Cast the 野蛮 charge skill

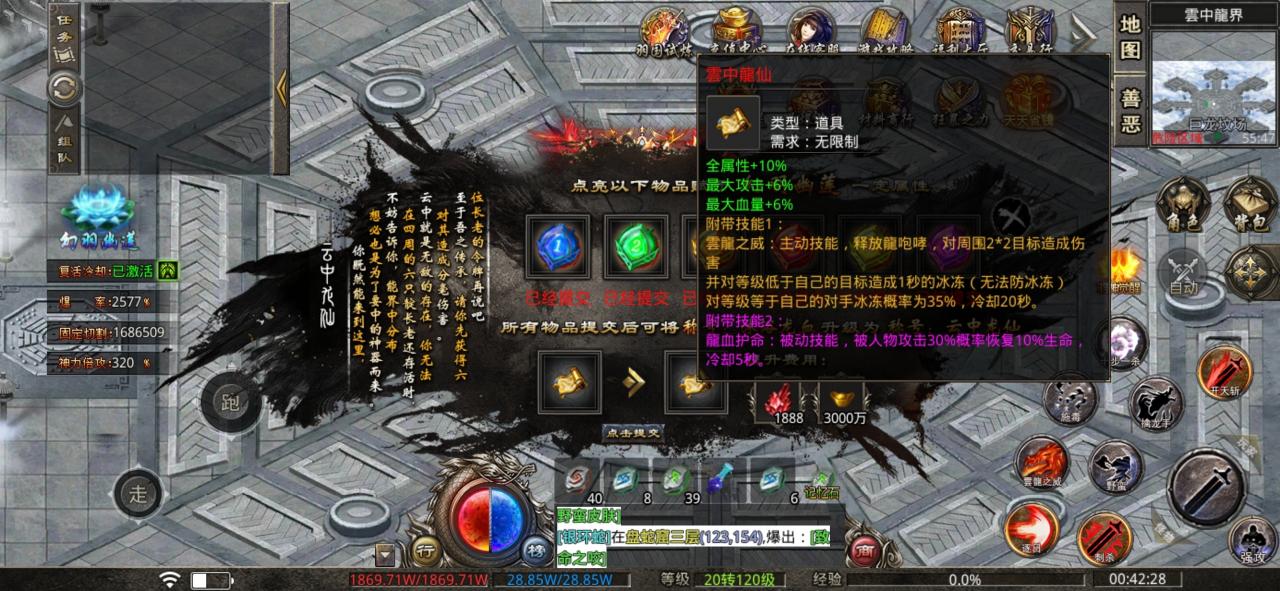click(1114, 467)
